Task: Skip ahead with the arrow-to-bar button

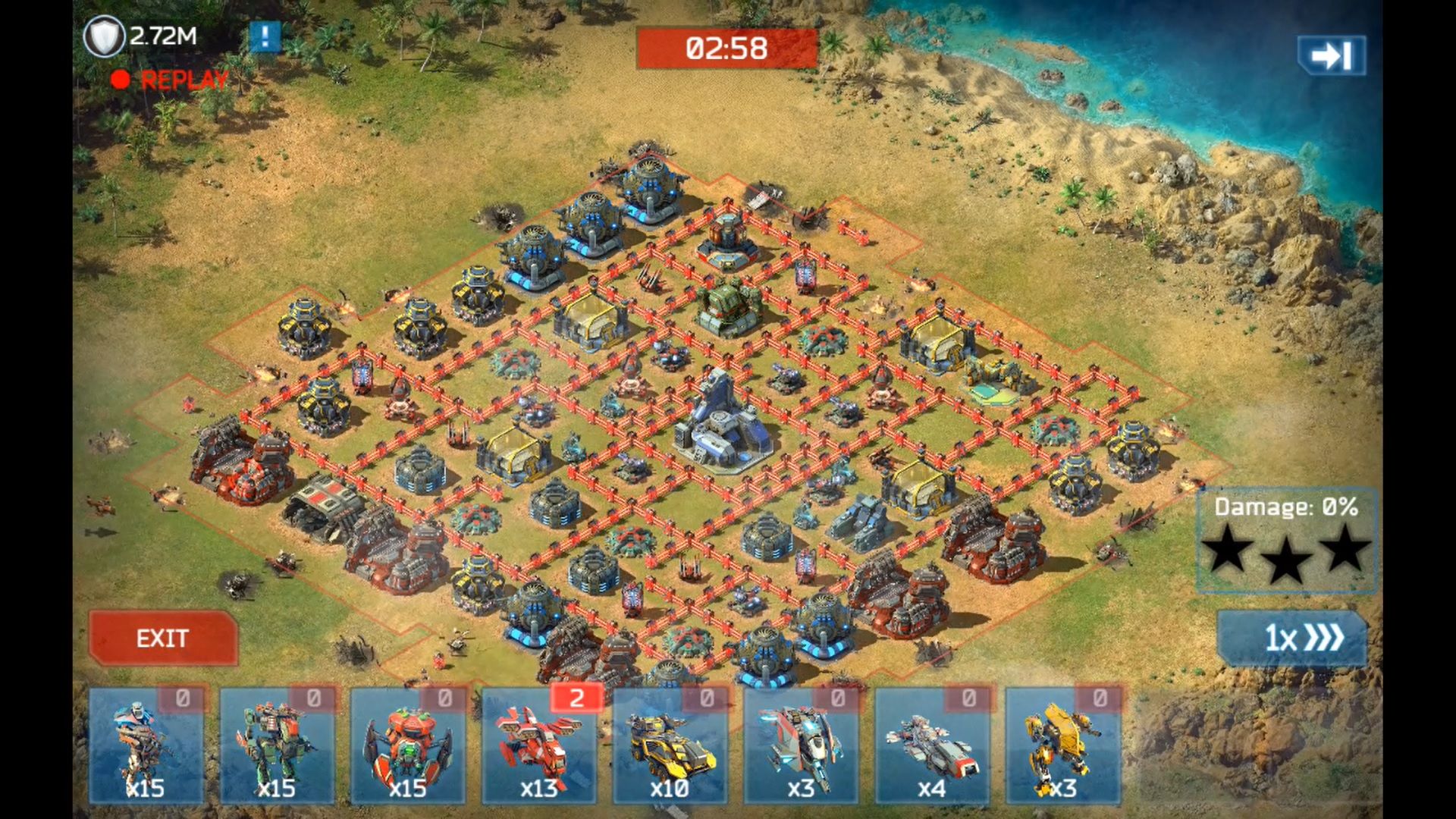Action: coord(1332,55)
